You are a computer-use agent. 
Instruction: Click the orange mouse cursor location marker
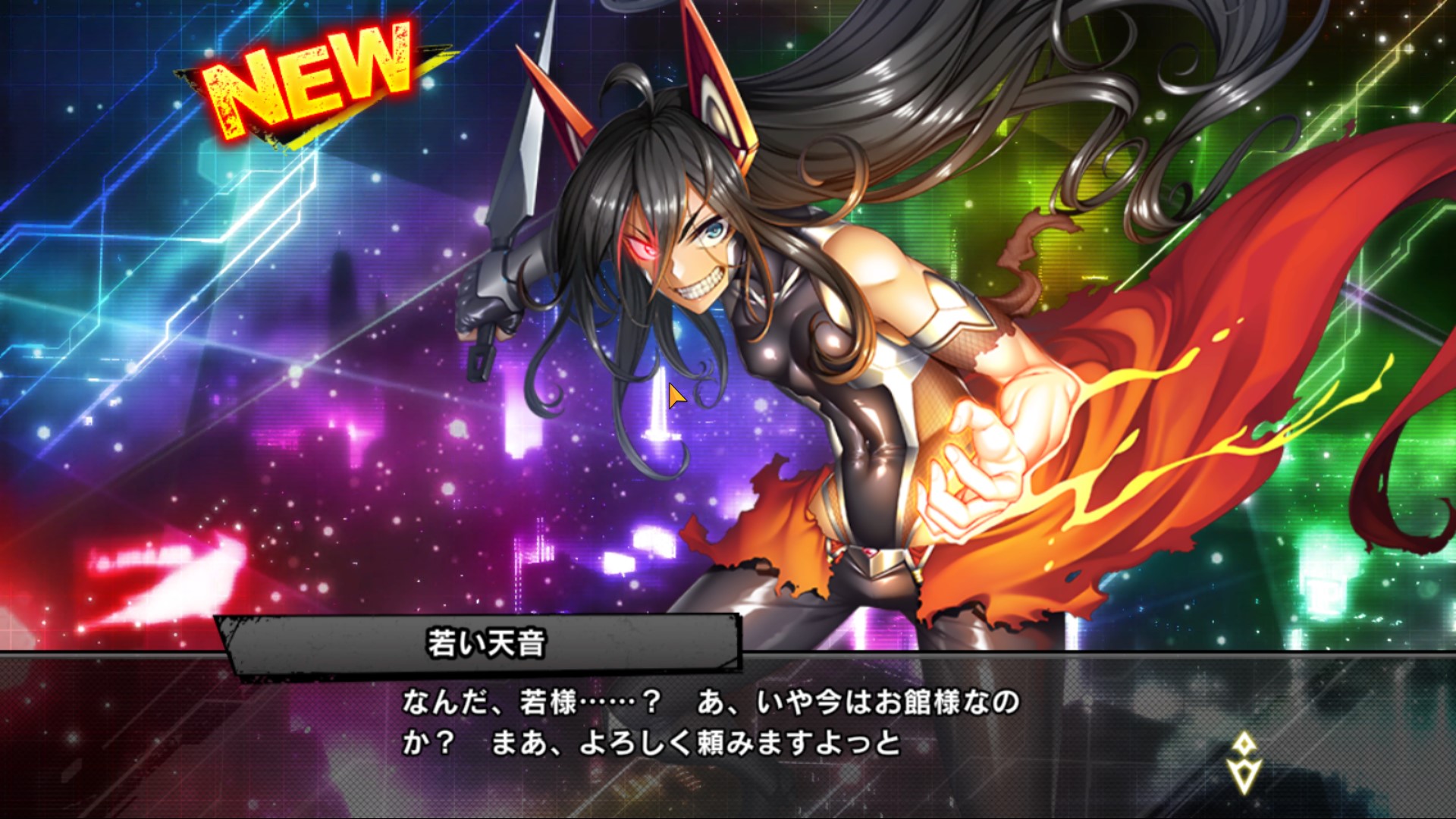point(673,394)
